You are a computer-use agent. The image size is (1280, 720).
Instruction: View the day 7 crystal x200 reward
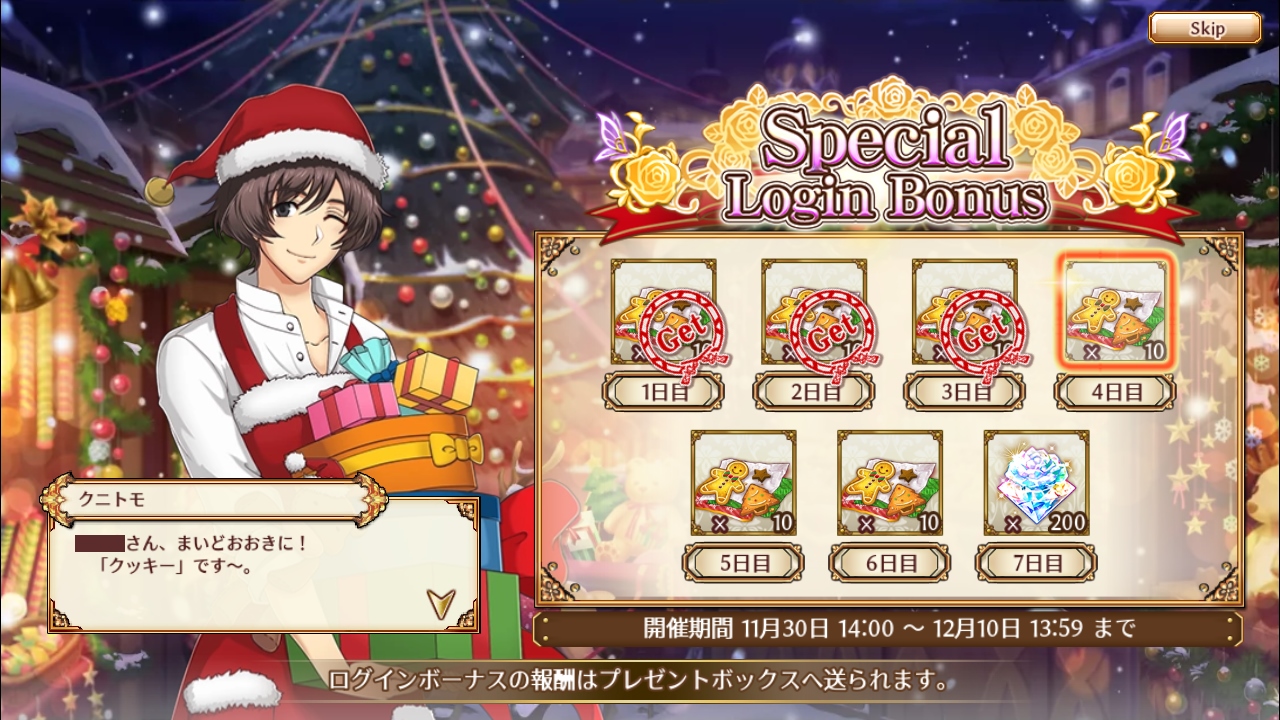tap(1036, 483)
